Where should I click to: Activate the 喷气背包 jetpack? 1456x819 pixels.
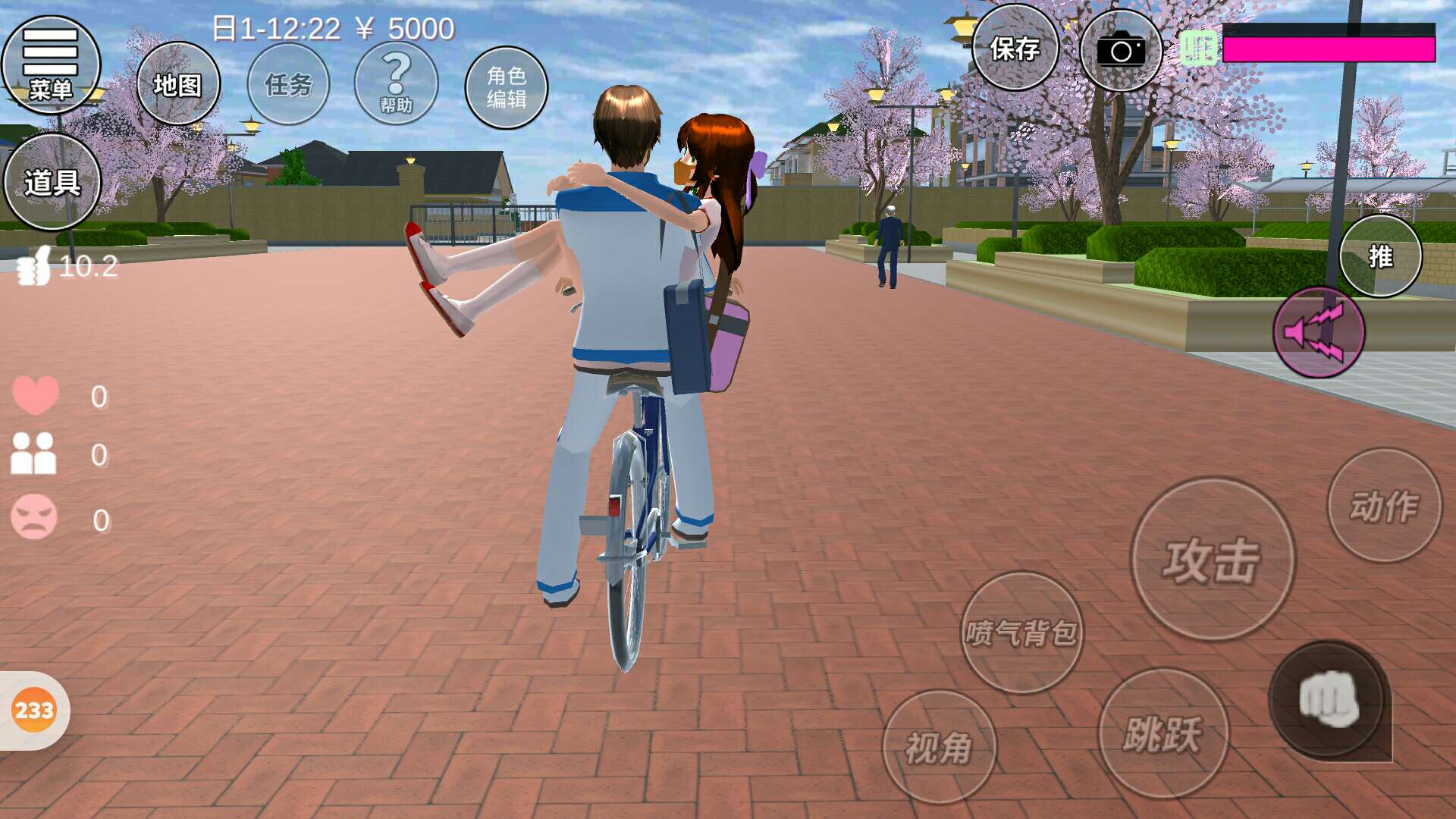coord(1021,632)
